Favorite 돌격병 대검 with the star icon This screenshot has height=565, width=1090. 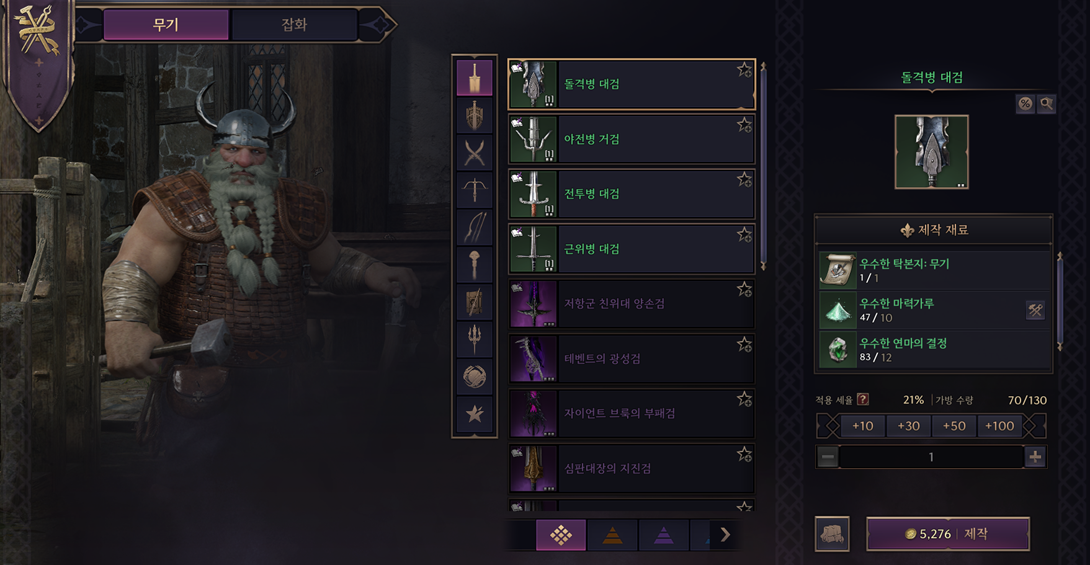(744, 70)
